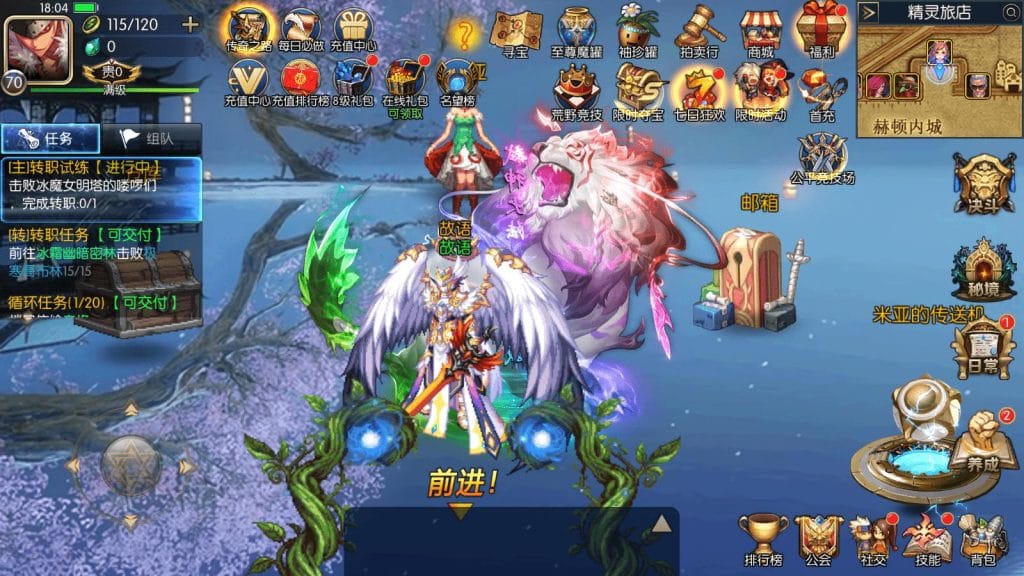Open the 商城 shop icon
The height and width of the screenshot is (576, 1024).
(x=760, y=30)
